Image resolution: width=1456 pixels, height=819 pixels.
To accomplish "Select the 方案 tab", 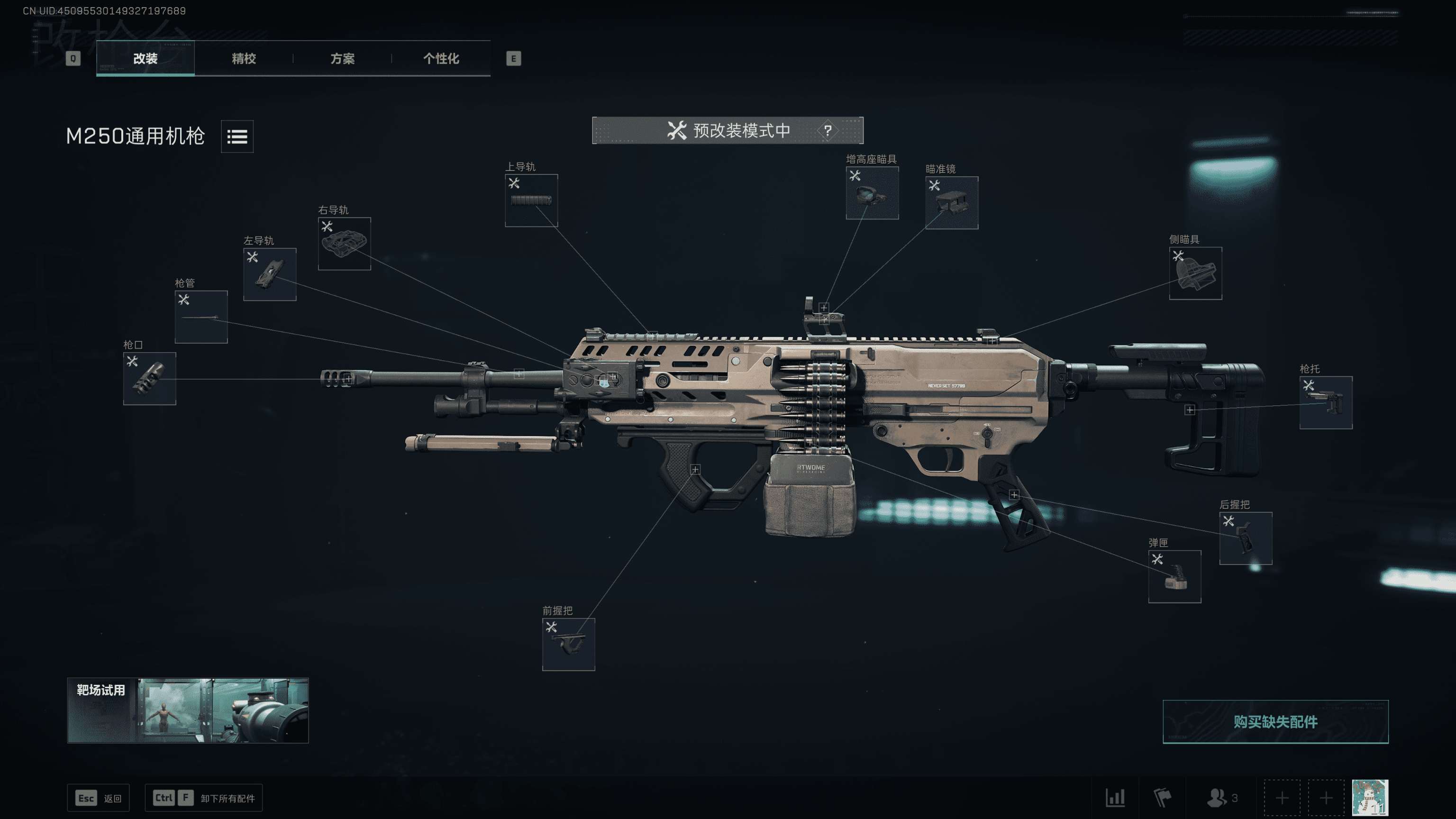I will pos(342,58).
